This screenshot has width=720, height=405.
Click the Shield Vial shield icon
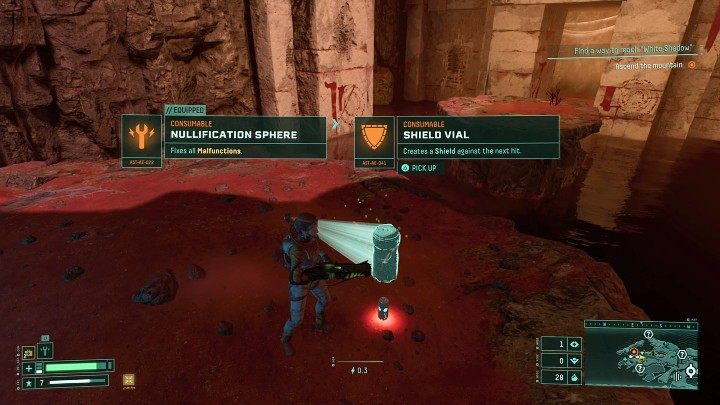click(375, 136)
